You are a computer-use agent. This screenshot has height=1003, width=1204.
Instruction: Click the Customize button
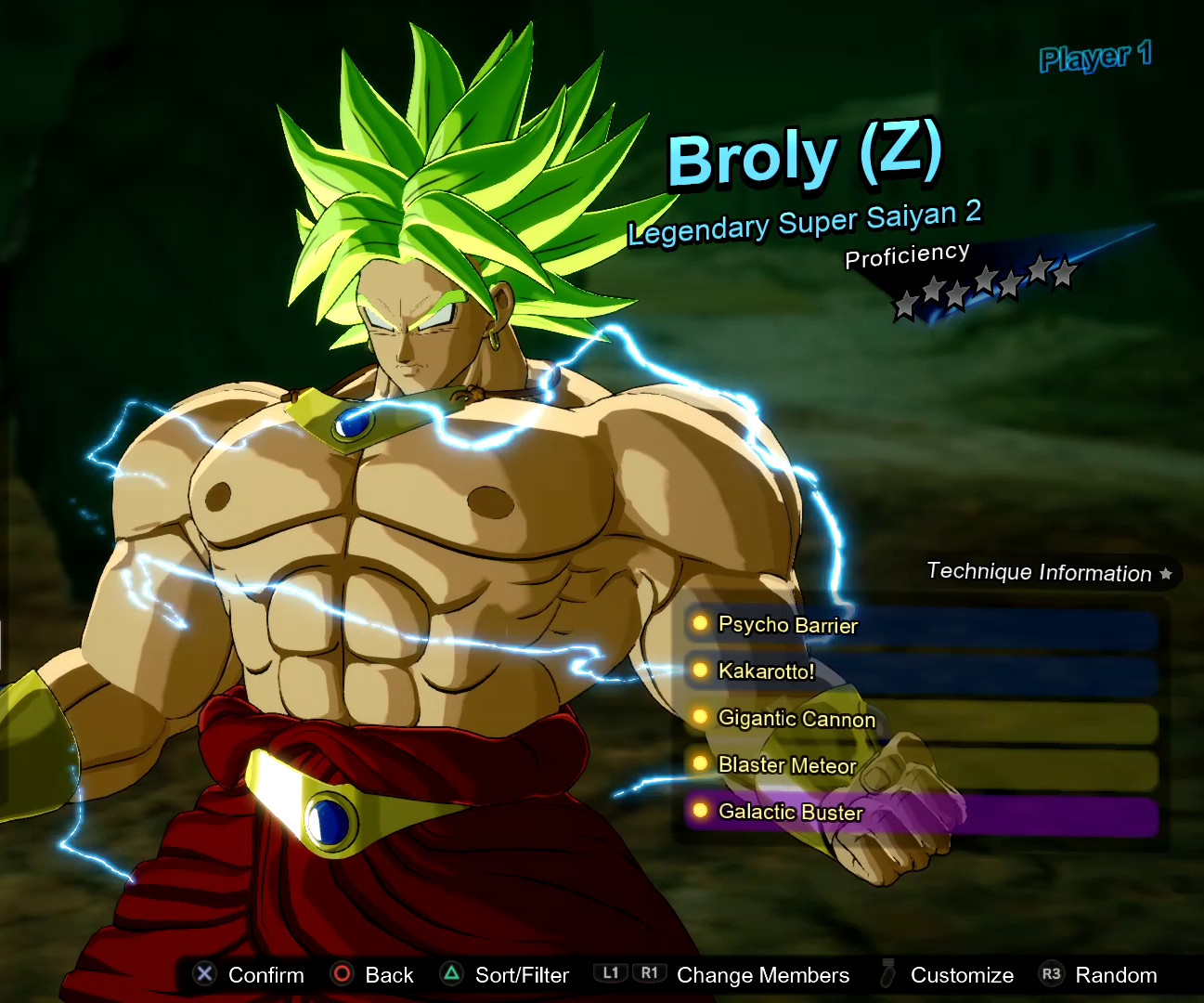[x=962, y=974]
